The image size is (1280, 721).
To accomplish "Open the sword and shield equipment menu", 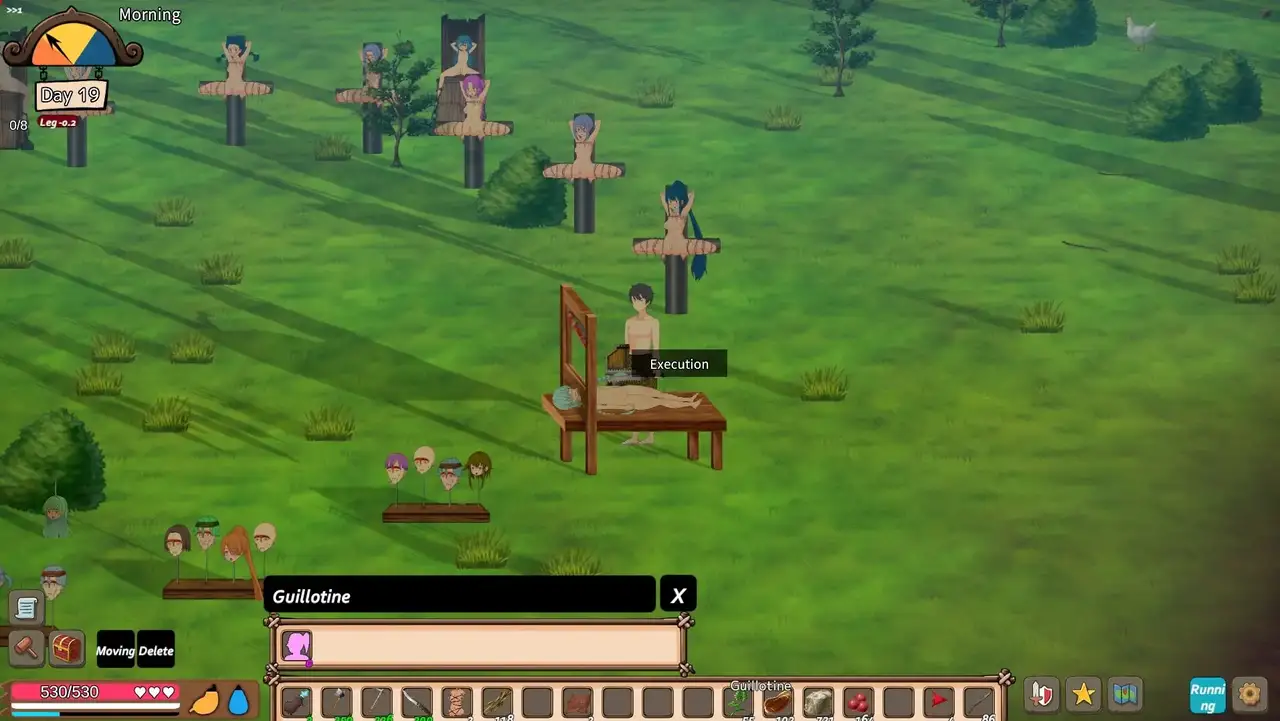I will 1042,694.
